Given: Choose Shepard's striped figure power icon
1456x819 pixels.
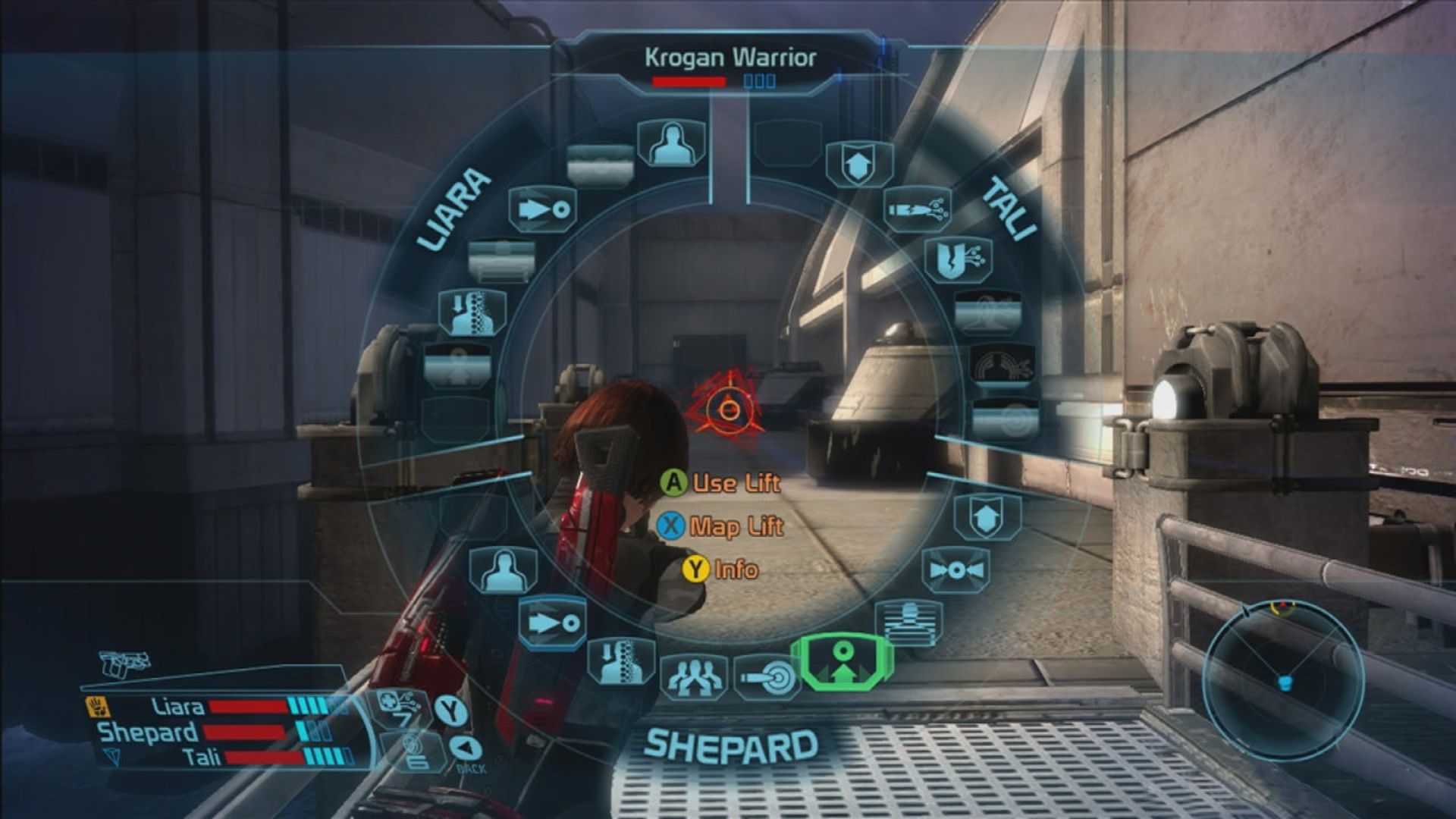Looking at the screenshot, I should click(909, 623).
